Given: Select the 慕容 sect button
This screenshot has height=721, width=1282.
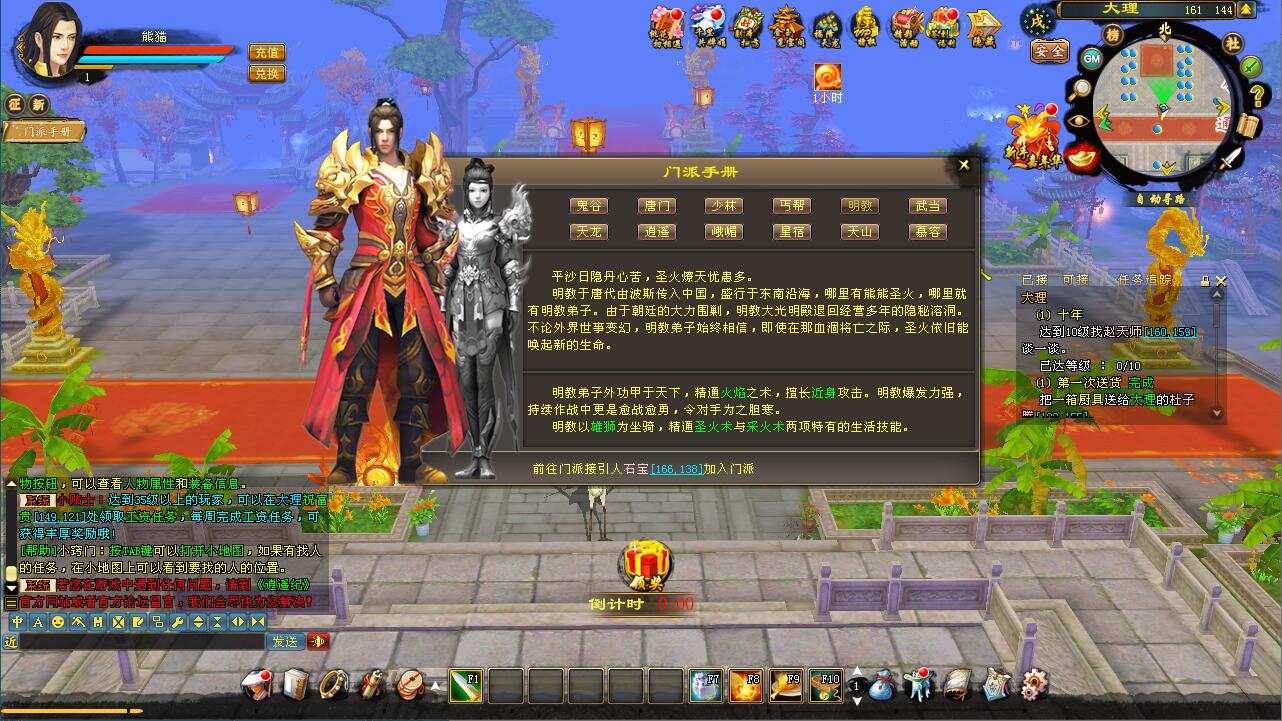Looking at the screenshot, I should click(x=926, y=232).
